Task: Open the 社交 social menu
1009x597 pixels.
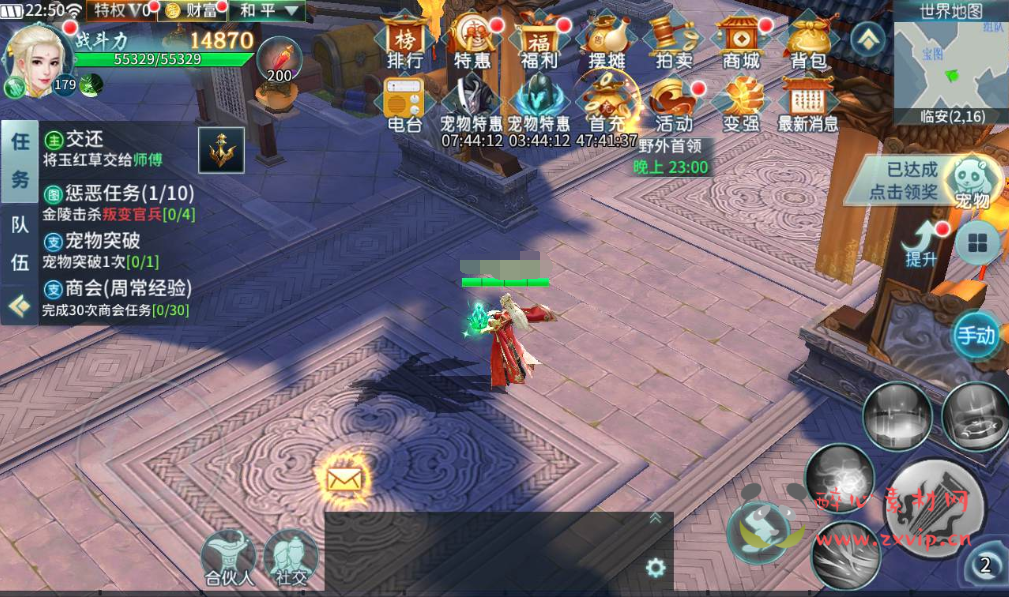Action: (291, 557)
